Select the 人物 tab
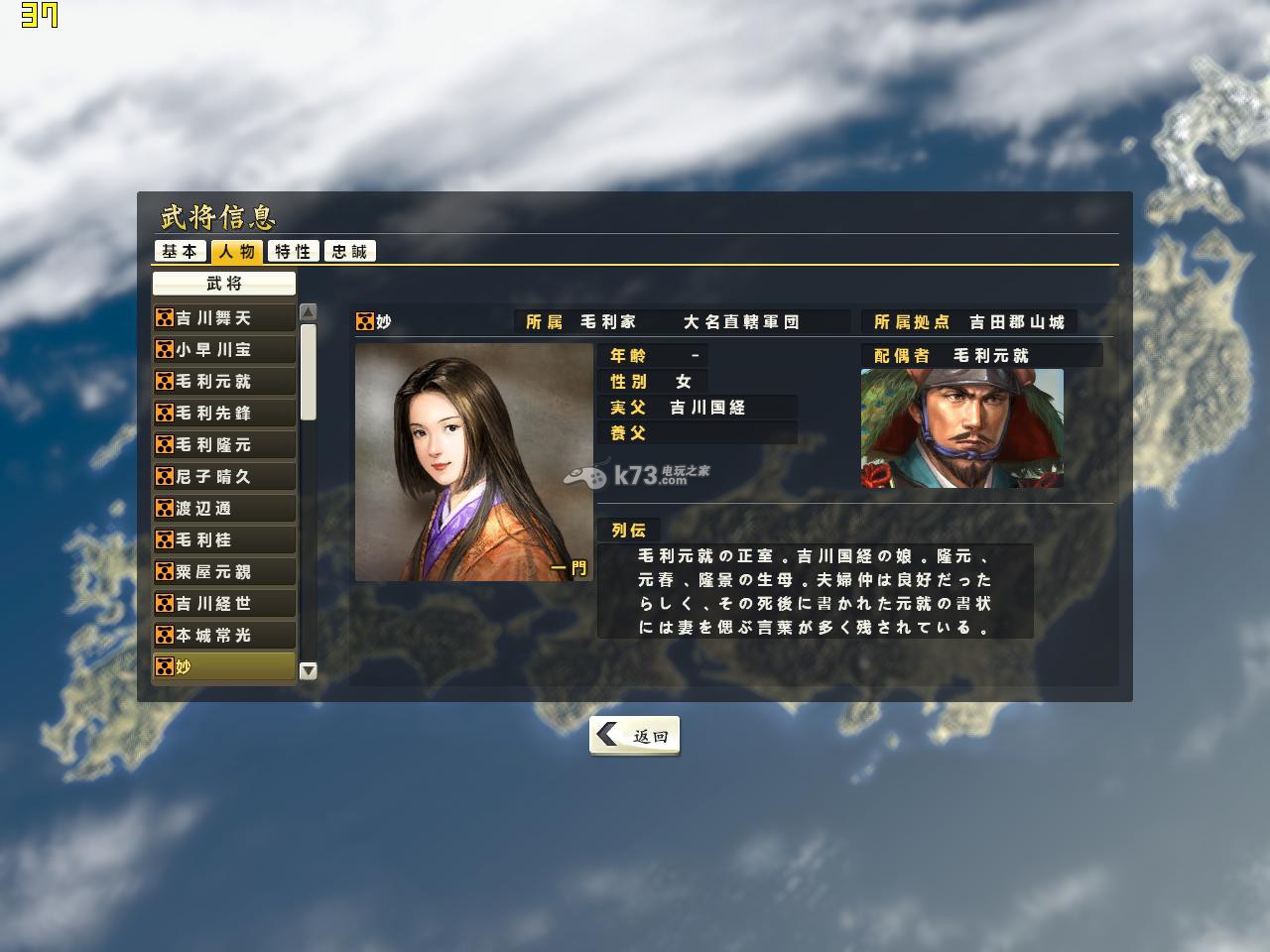 click(x=238, y=252)
